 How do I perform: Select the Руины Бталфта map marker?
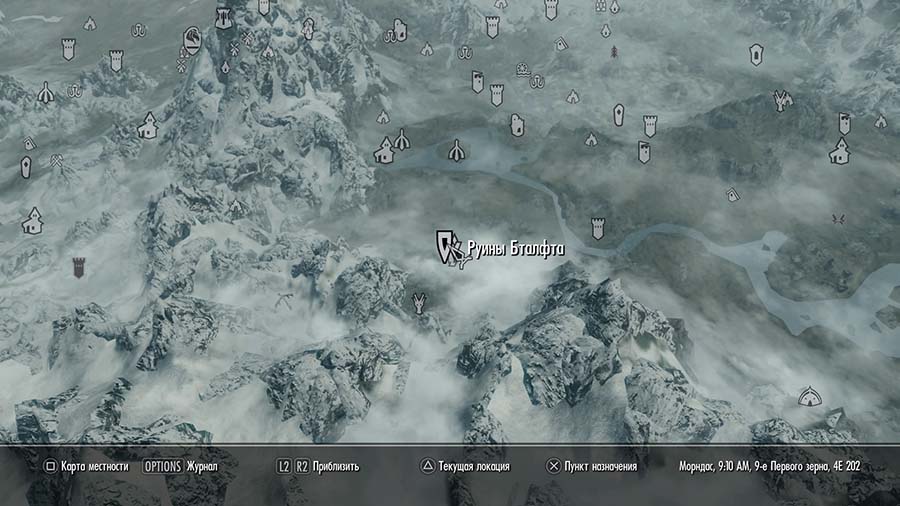click(447, 244)
